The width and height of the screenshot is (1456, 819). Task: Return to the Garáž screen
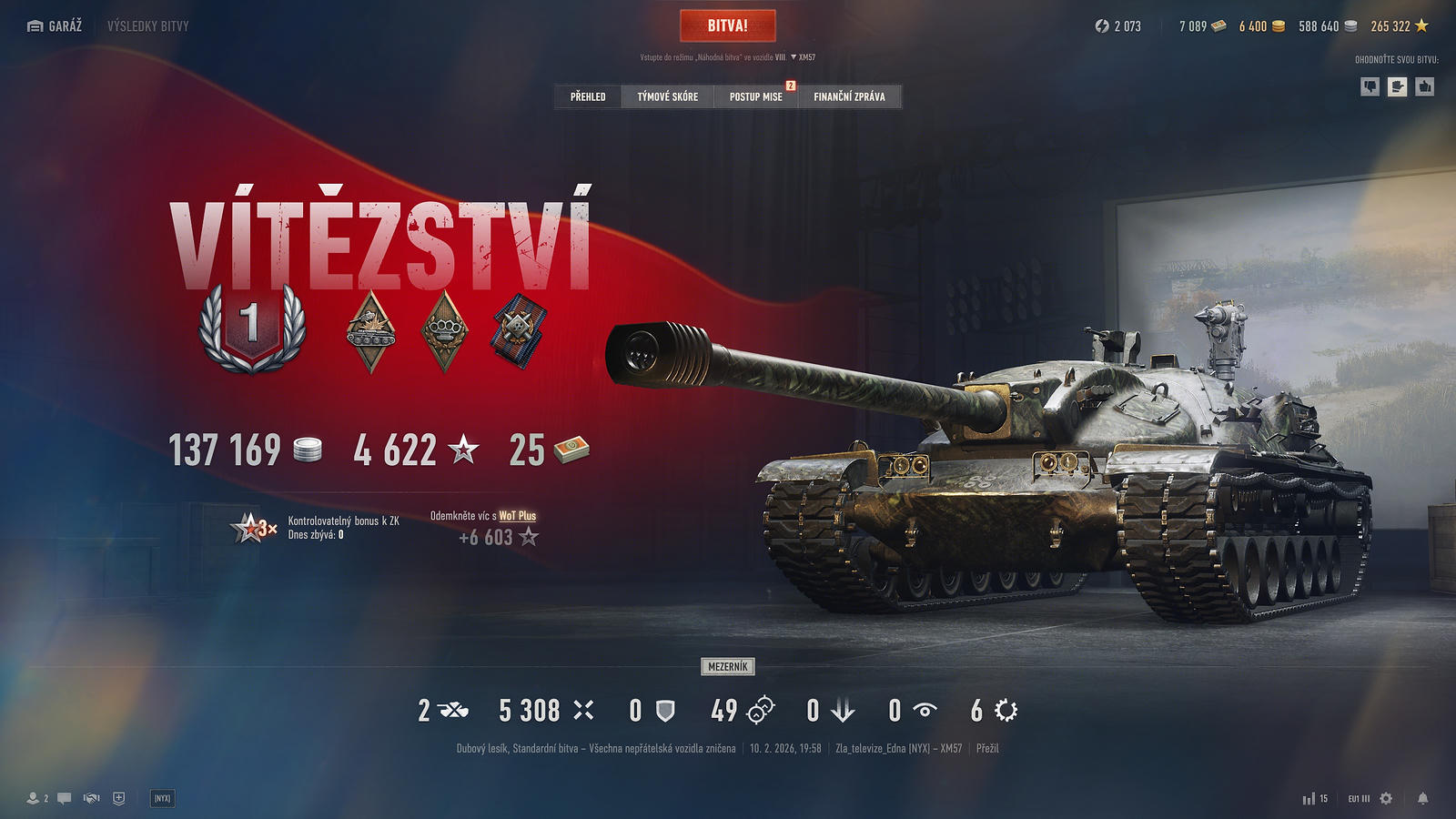(x=55, y=26)
